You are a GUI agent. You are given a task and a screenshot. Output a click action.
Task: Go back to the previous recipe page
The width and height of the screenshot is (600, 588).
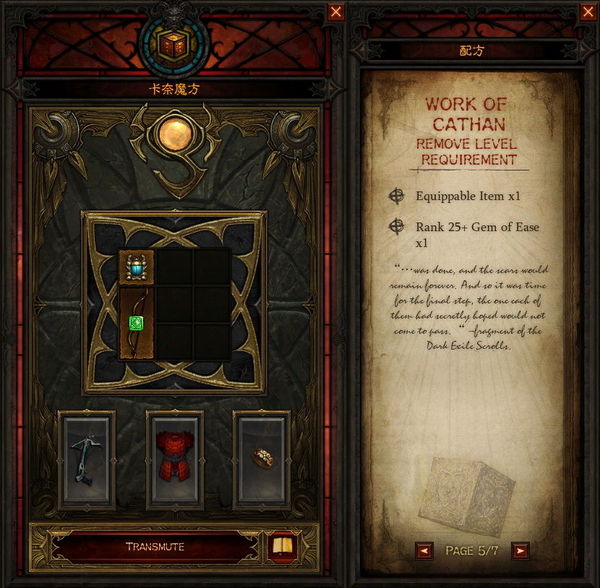(x=425, y=550)
